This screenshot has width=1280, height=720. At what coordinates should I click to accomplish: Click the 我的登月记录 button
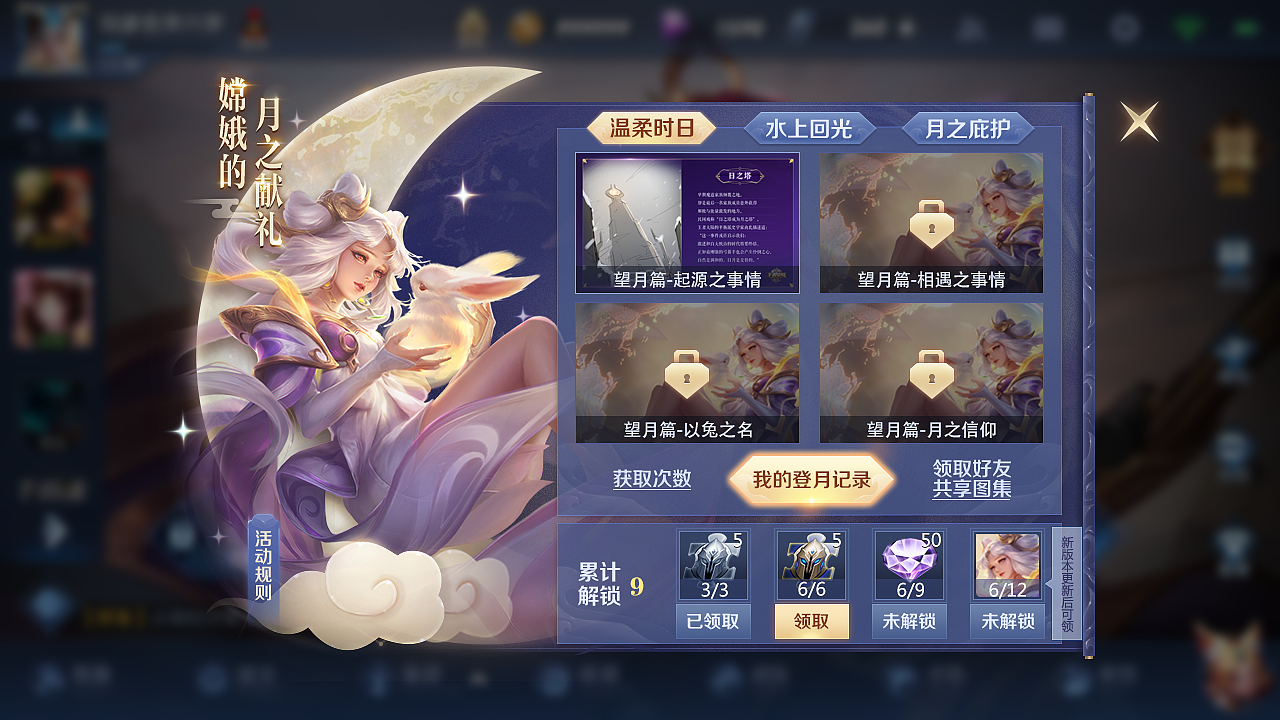[x=810, y=479]
